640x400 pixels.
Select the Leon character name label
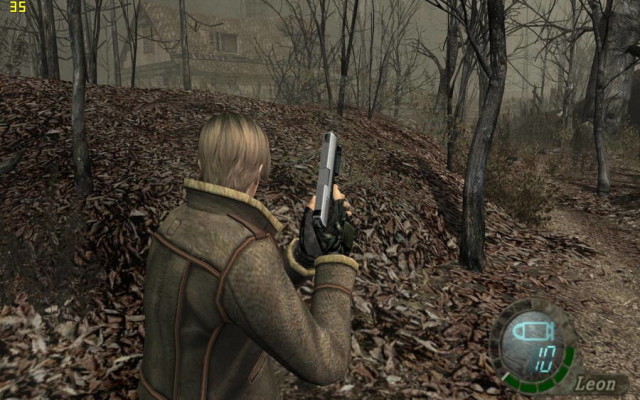pyautogui.click(x=596, y=383)
